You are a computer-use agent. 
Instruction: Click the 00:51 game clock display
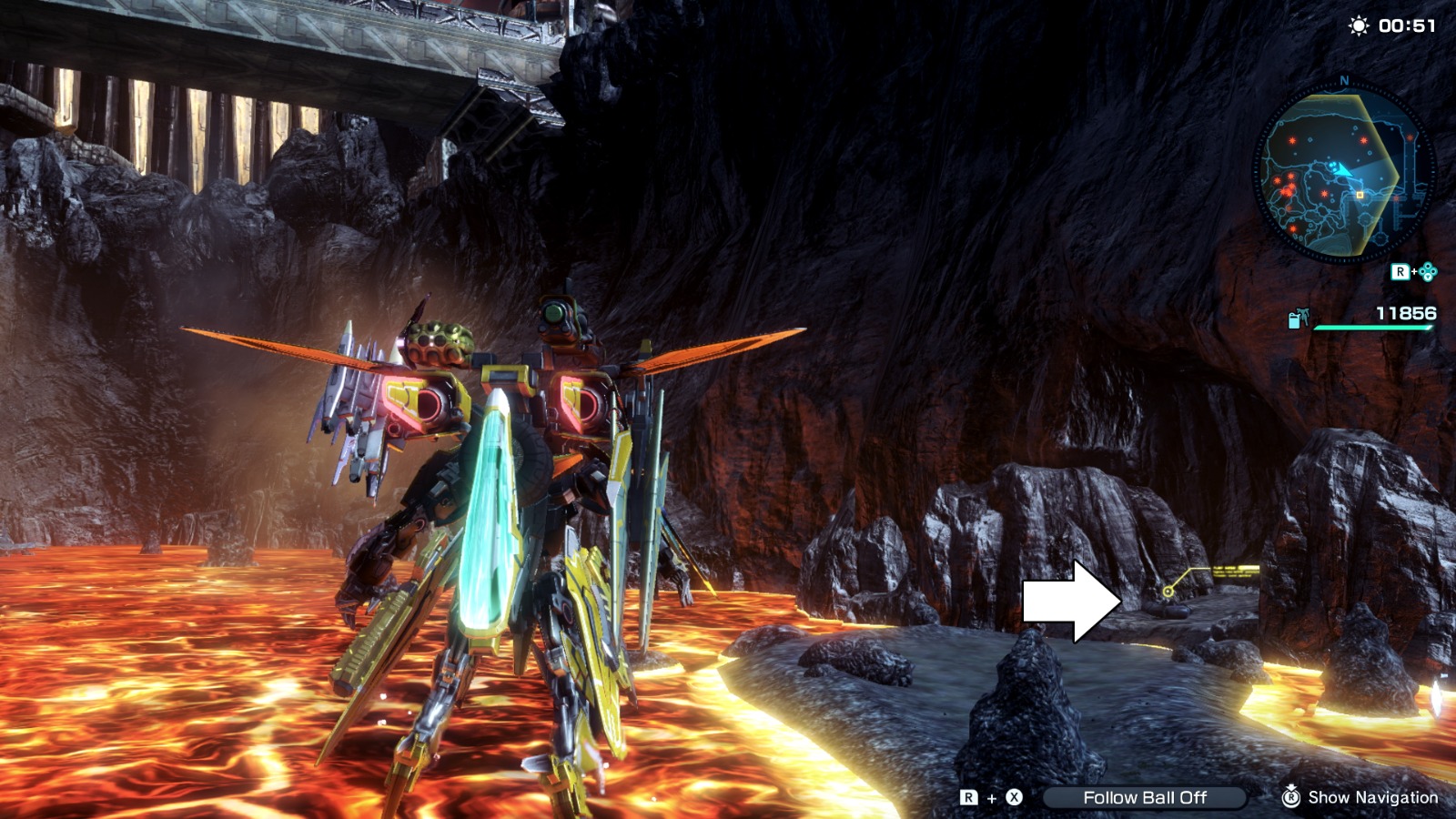(1408, 24)
